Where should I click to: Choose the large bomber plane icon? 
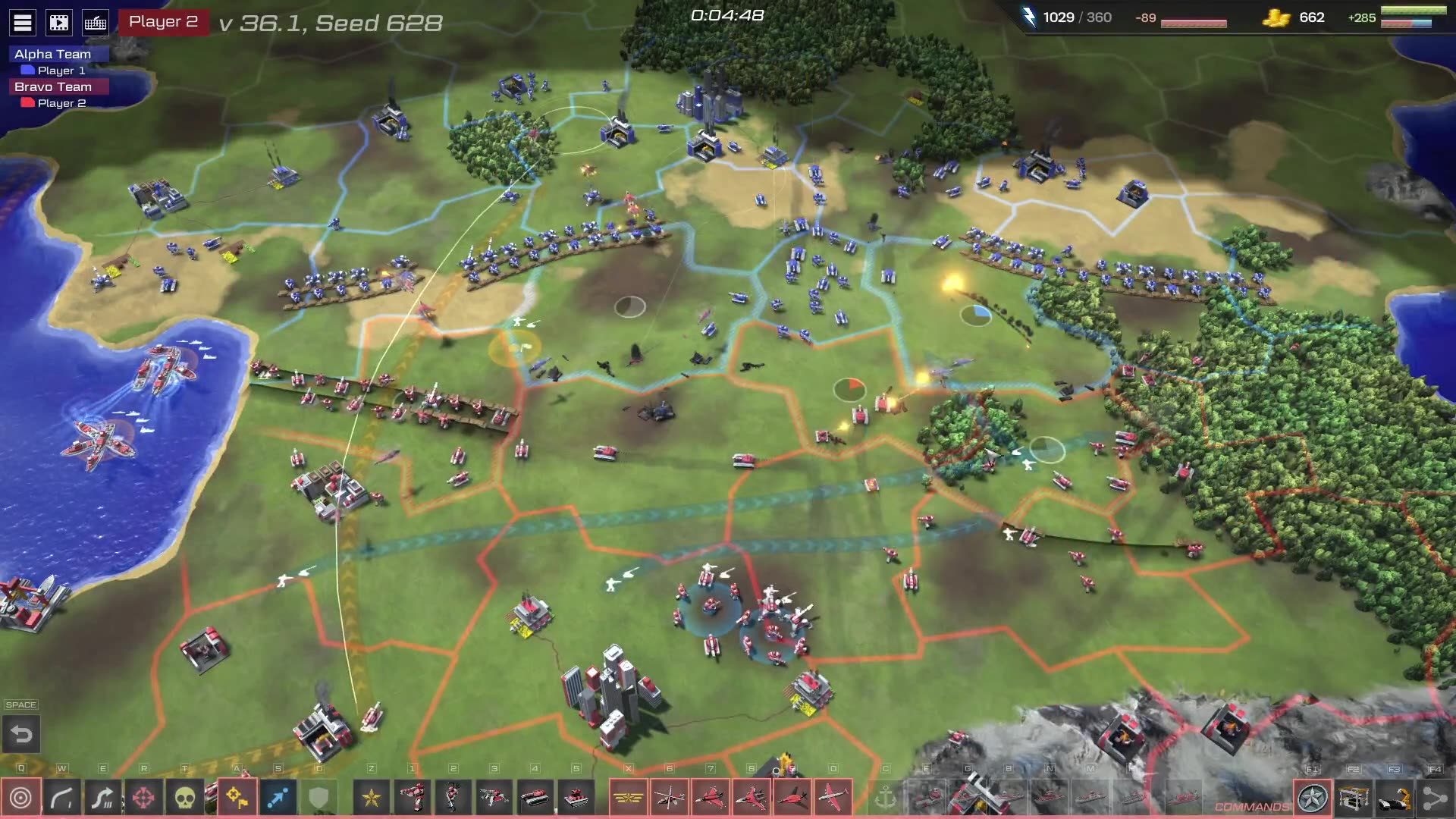pyautogui.click(x=833, y=798)
